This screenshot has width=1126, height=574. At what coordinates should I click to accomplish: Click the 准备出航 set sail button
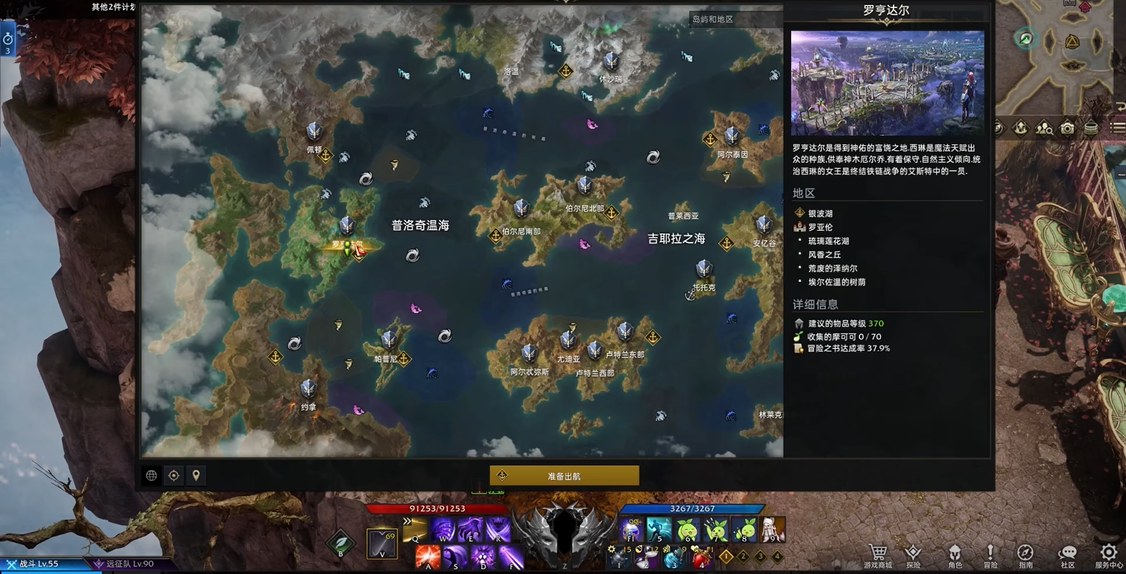pos(564,476)
